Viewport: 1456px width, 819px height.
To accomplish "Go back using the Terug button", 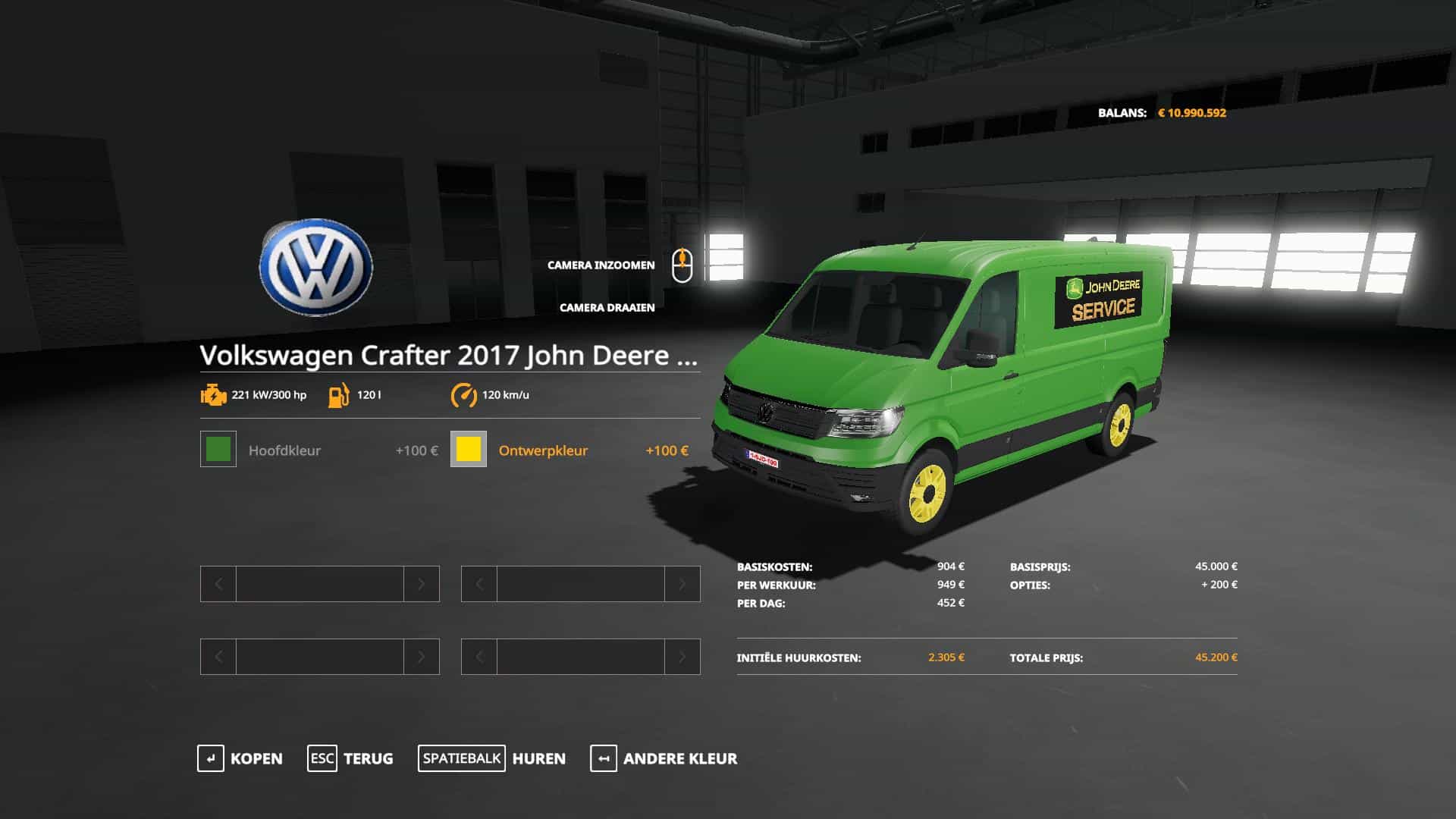I will click(x=350, y=758).
